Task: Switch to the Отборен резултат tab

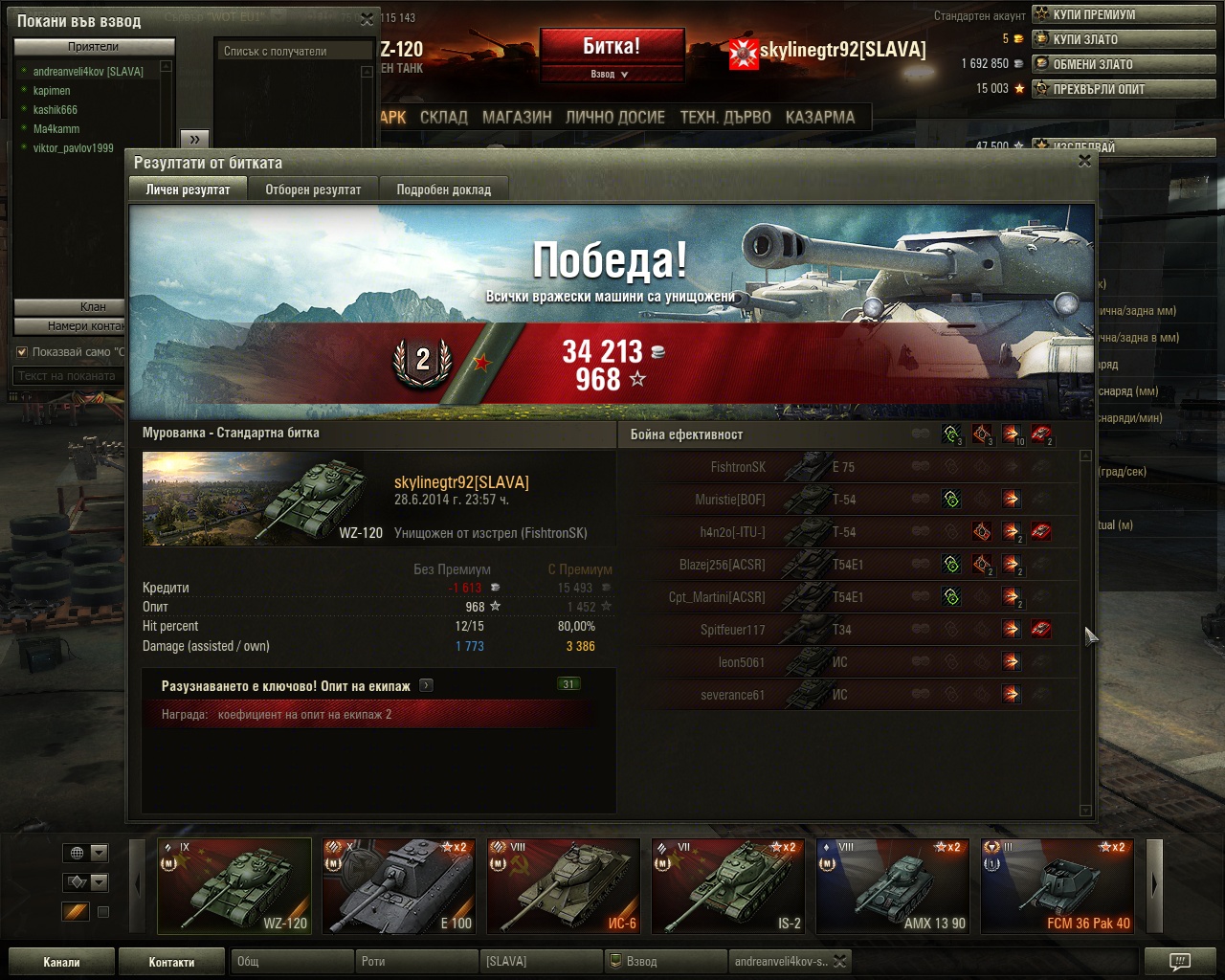Action: pyautogui.click(x=313, y=189)
